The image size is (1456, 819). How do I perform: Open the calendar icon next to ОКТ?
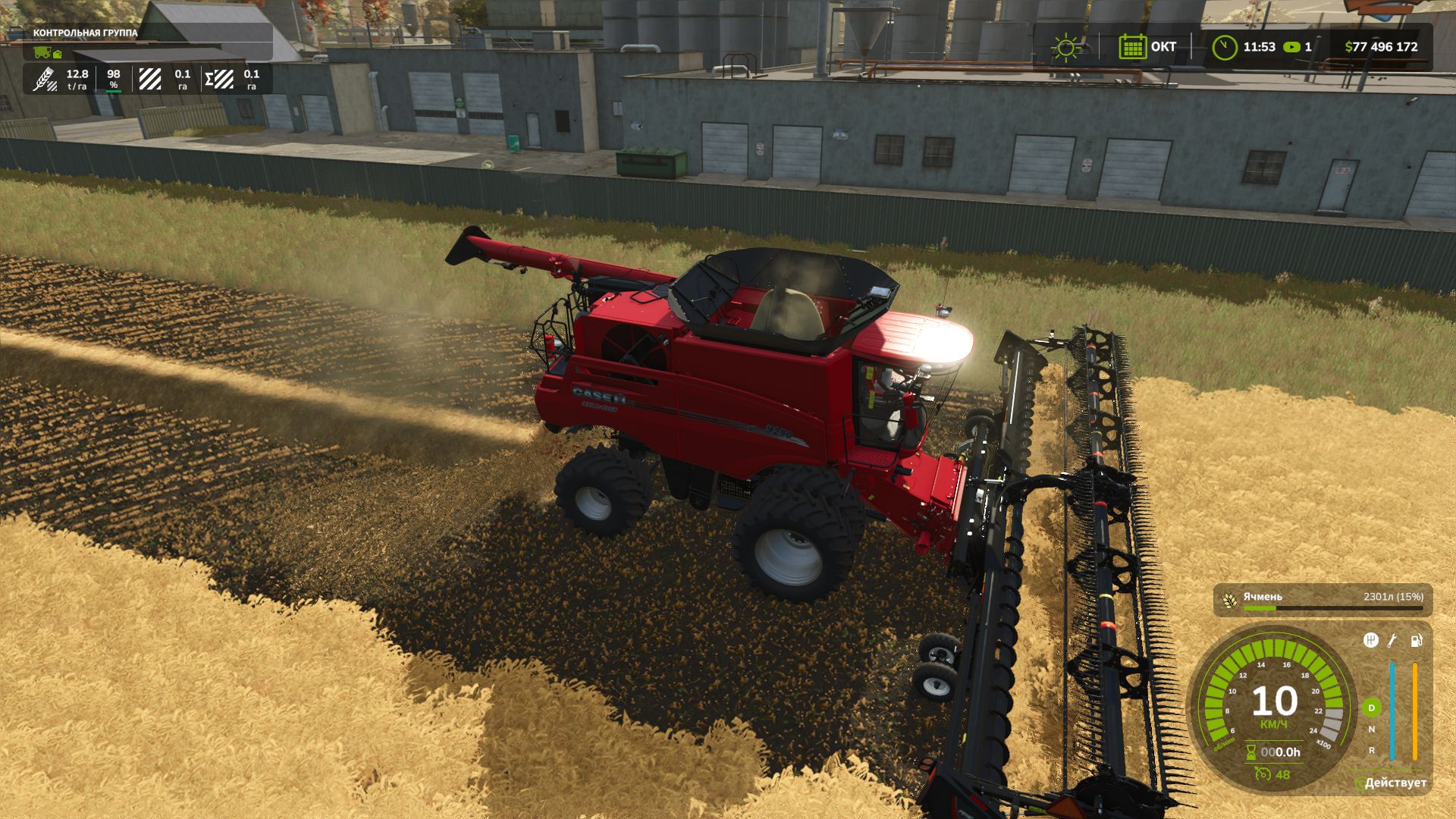1132,47
